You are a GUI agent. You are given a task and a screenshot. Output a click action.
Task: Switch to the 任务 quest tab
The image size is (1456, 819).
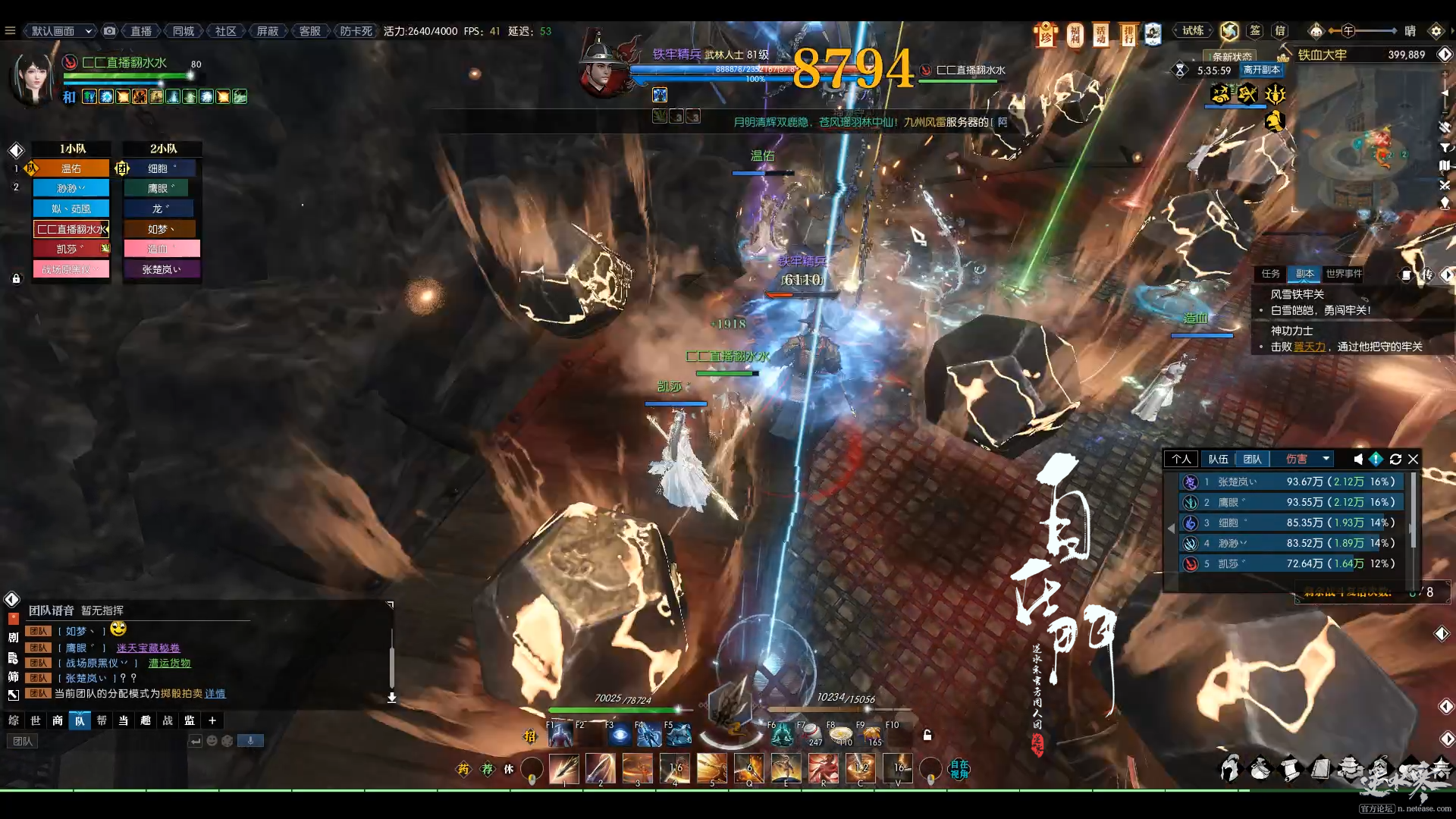click(x=1270, y=274)
